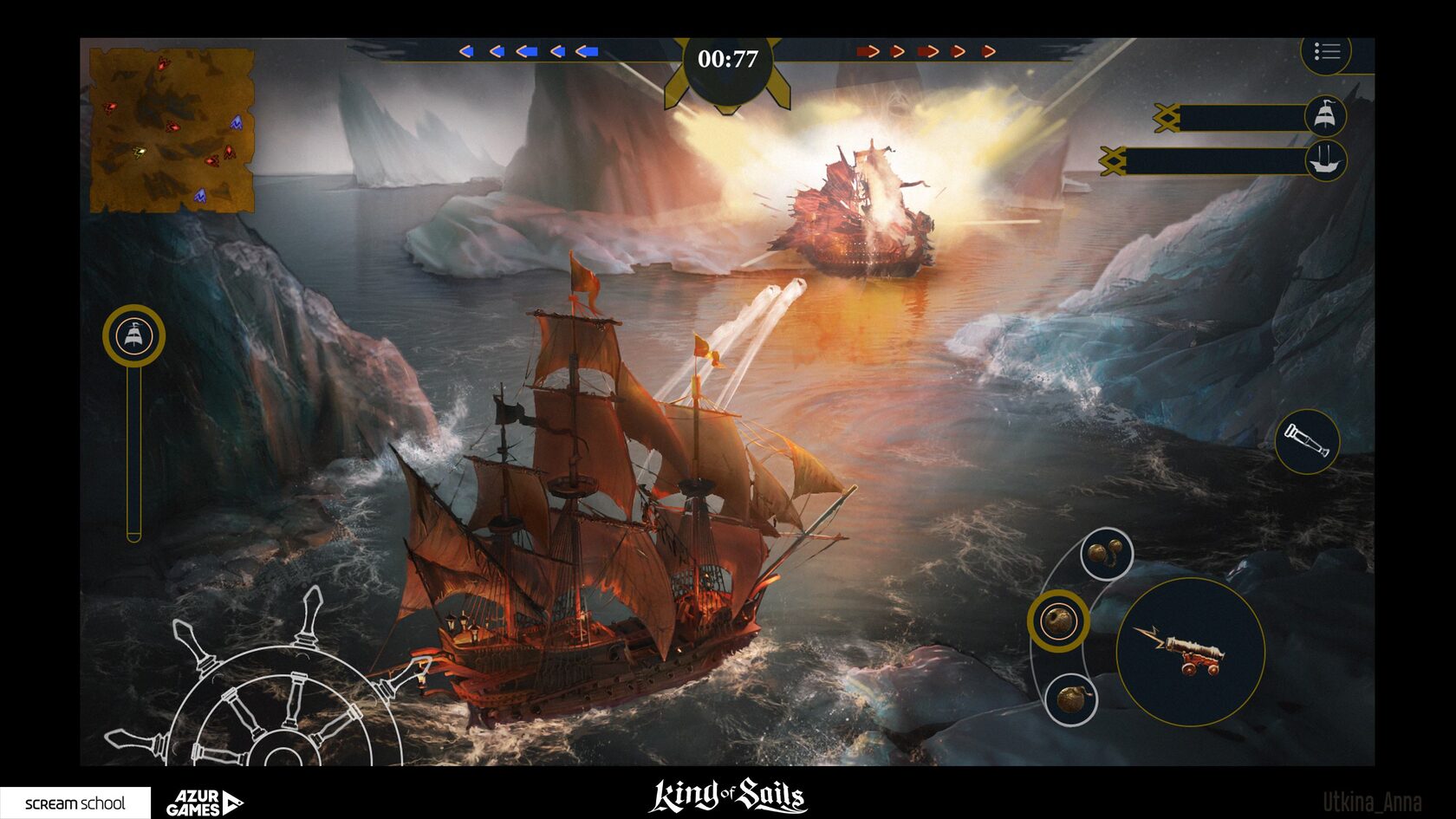Click the sail speed slider handle
Viewport: 1456px width, 819px height.
[133, 335]
